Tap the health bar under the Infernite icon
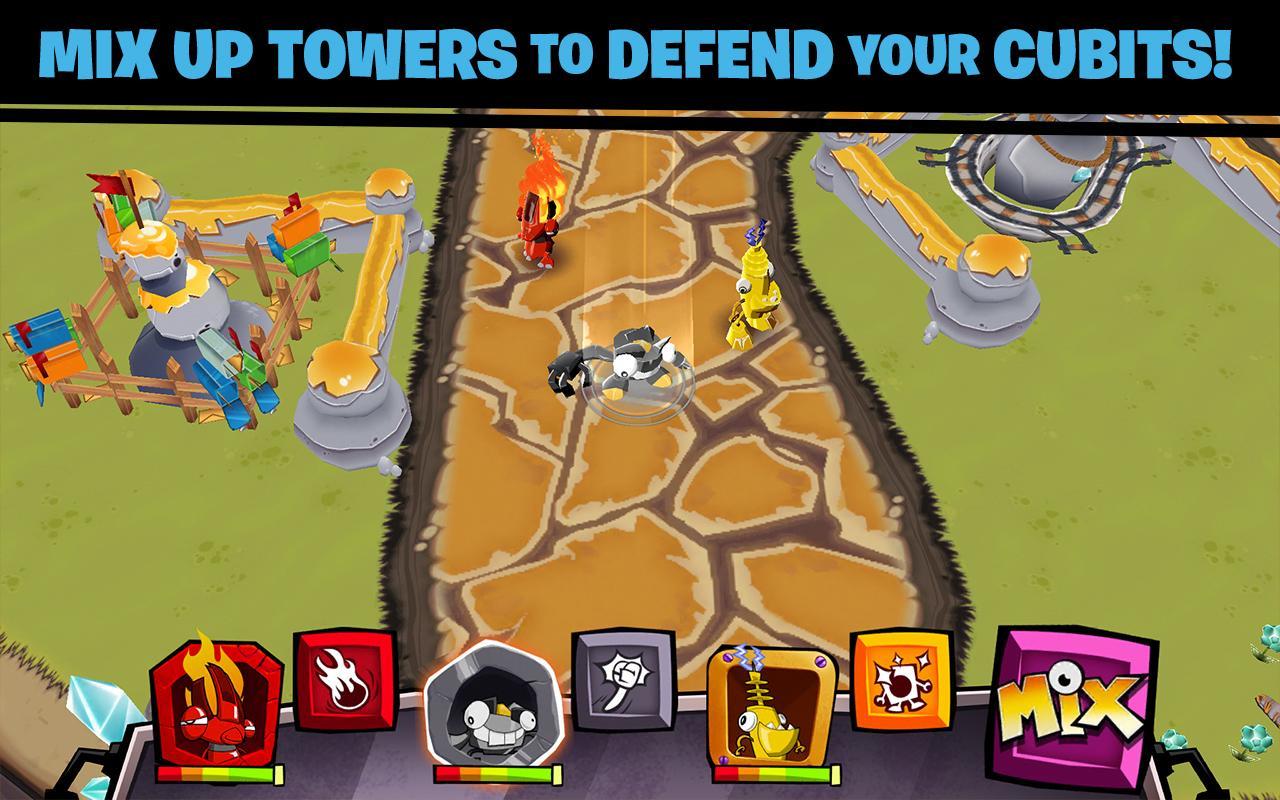The image size is (1280, 800). (x=218, y=775)
